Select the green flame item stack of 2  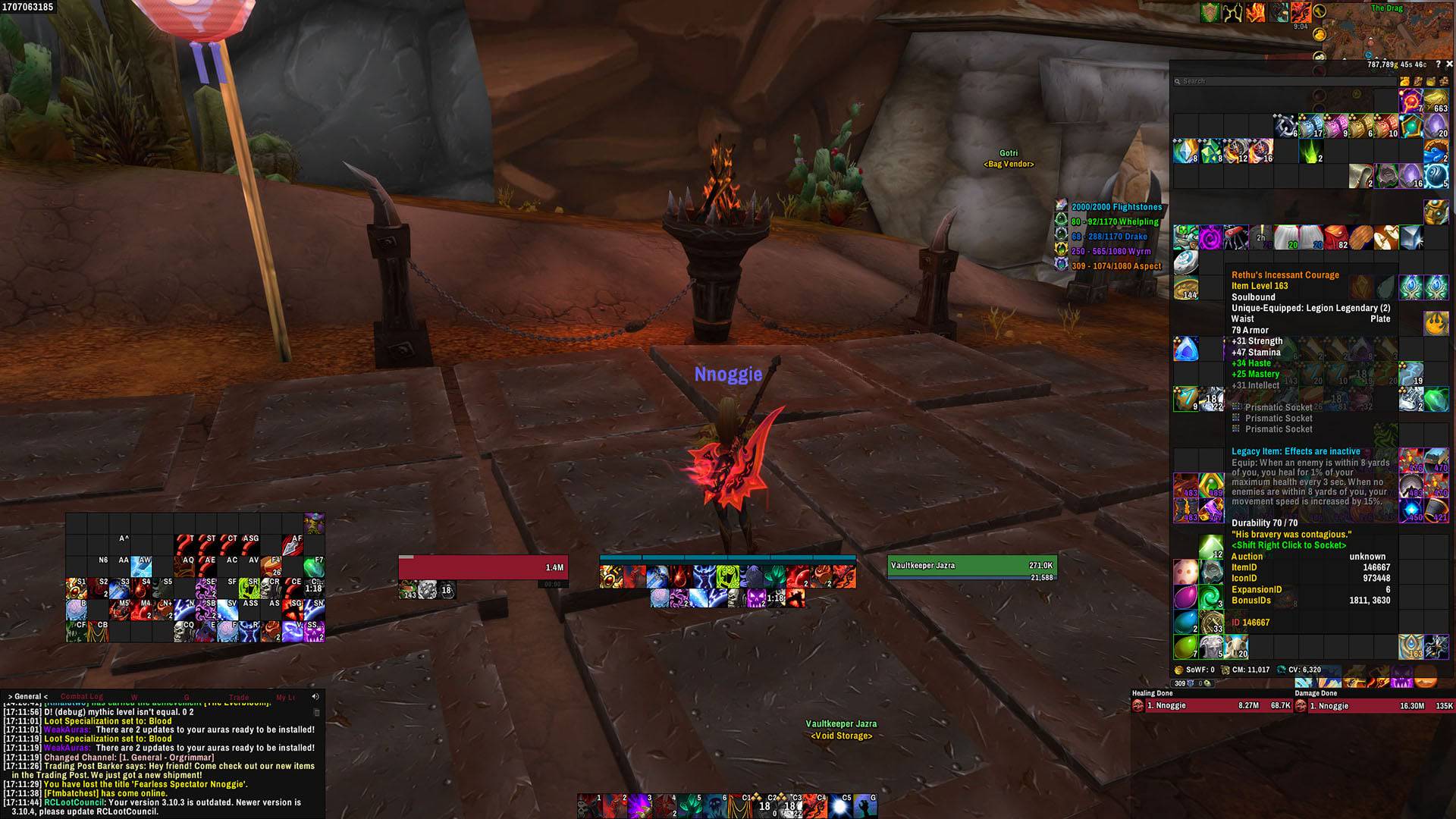pos(1311,151)
